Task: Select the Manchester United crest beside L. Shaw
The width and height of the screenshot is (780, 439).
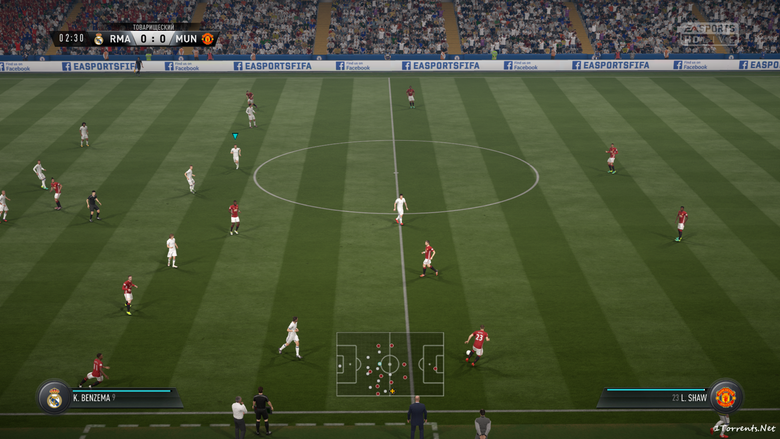Action: pos(725,397)
